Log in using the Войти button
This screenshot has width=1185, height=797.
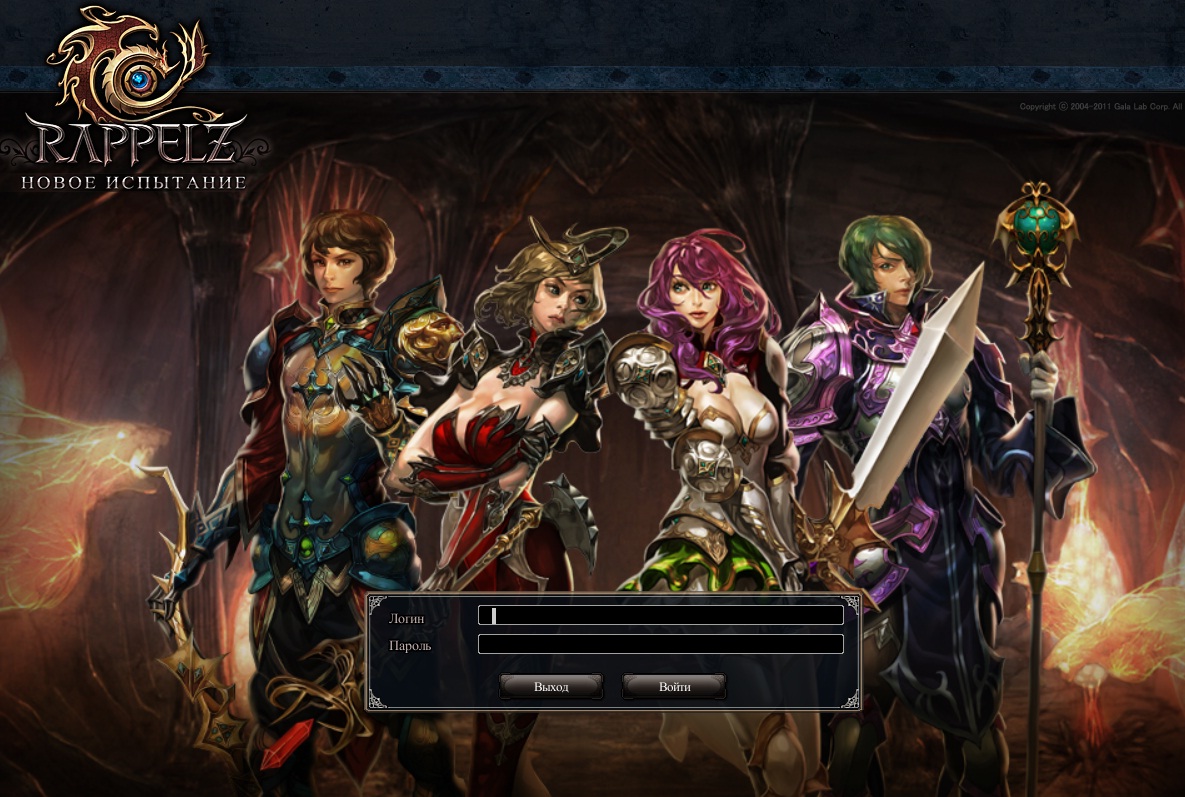[x=675, y=687]
